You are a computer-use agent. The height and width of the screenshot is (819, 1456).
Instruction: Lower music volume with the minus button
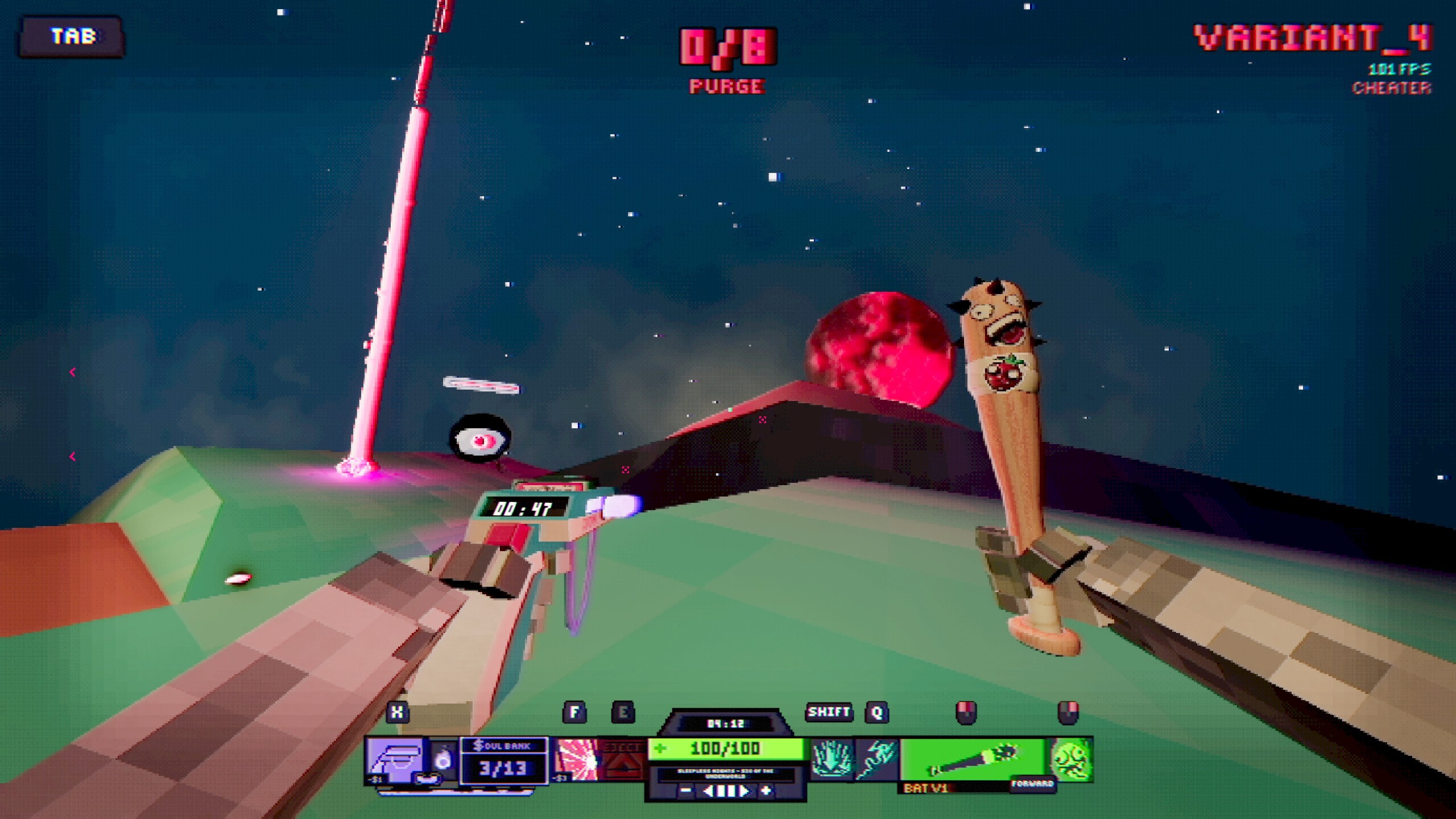point(686,791)
